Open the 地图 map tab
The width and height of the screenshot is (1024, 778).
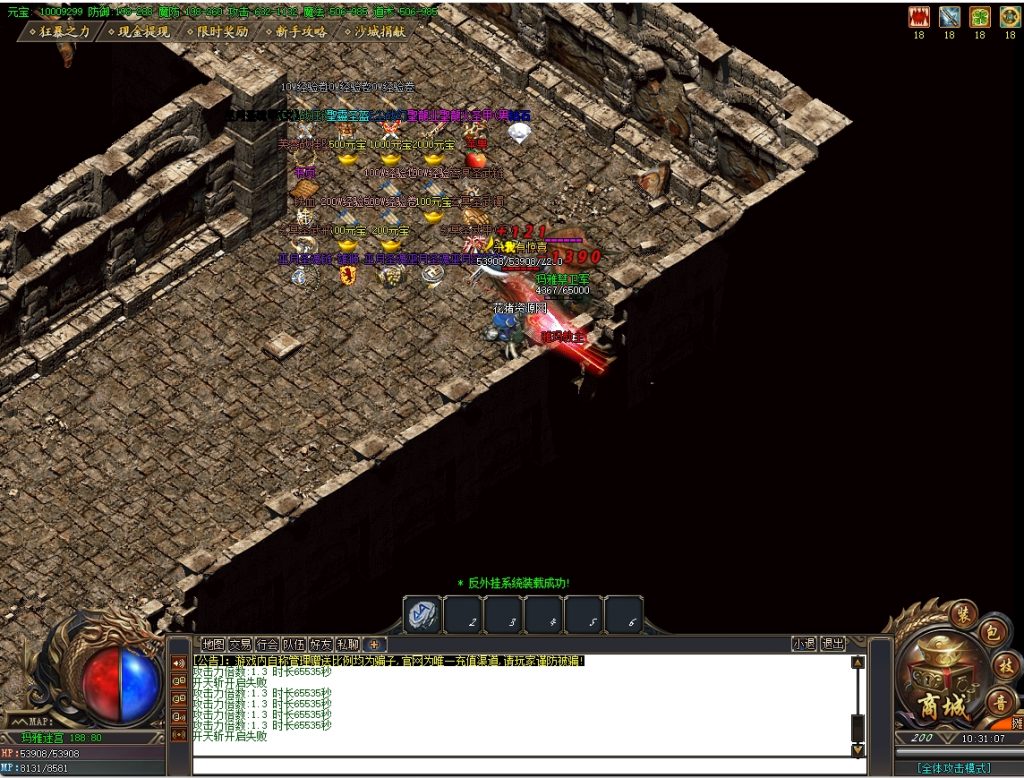[213, 644]
